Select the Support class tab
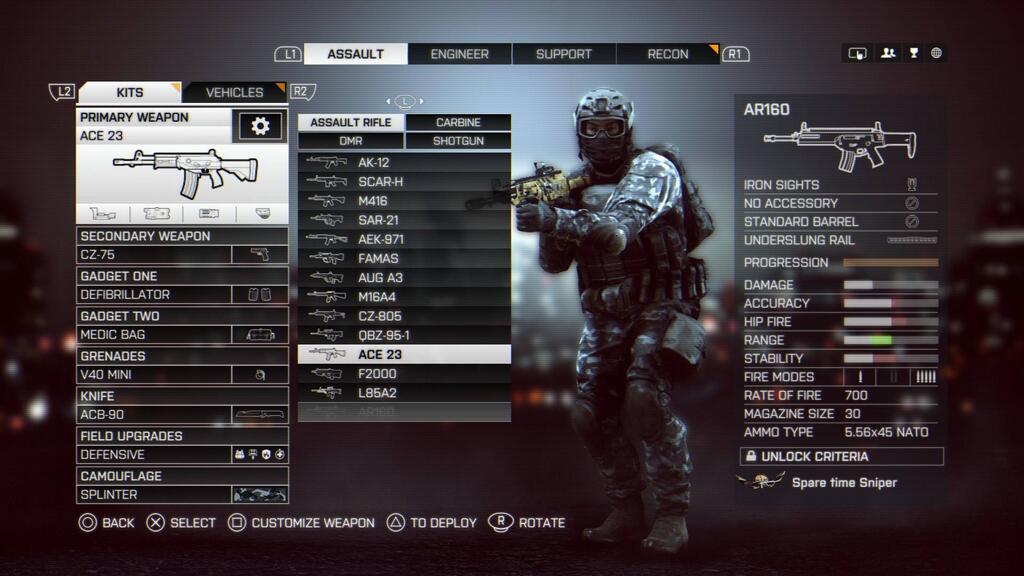Viewport: 1024px width, 576px height. pyautogui.click(x=564, y=54)
